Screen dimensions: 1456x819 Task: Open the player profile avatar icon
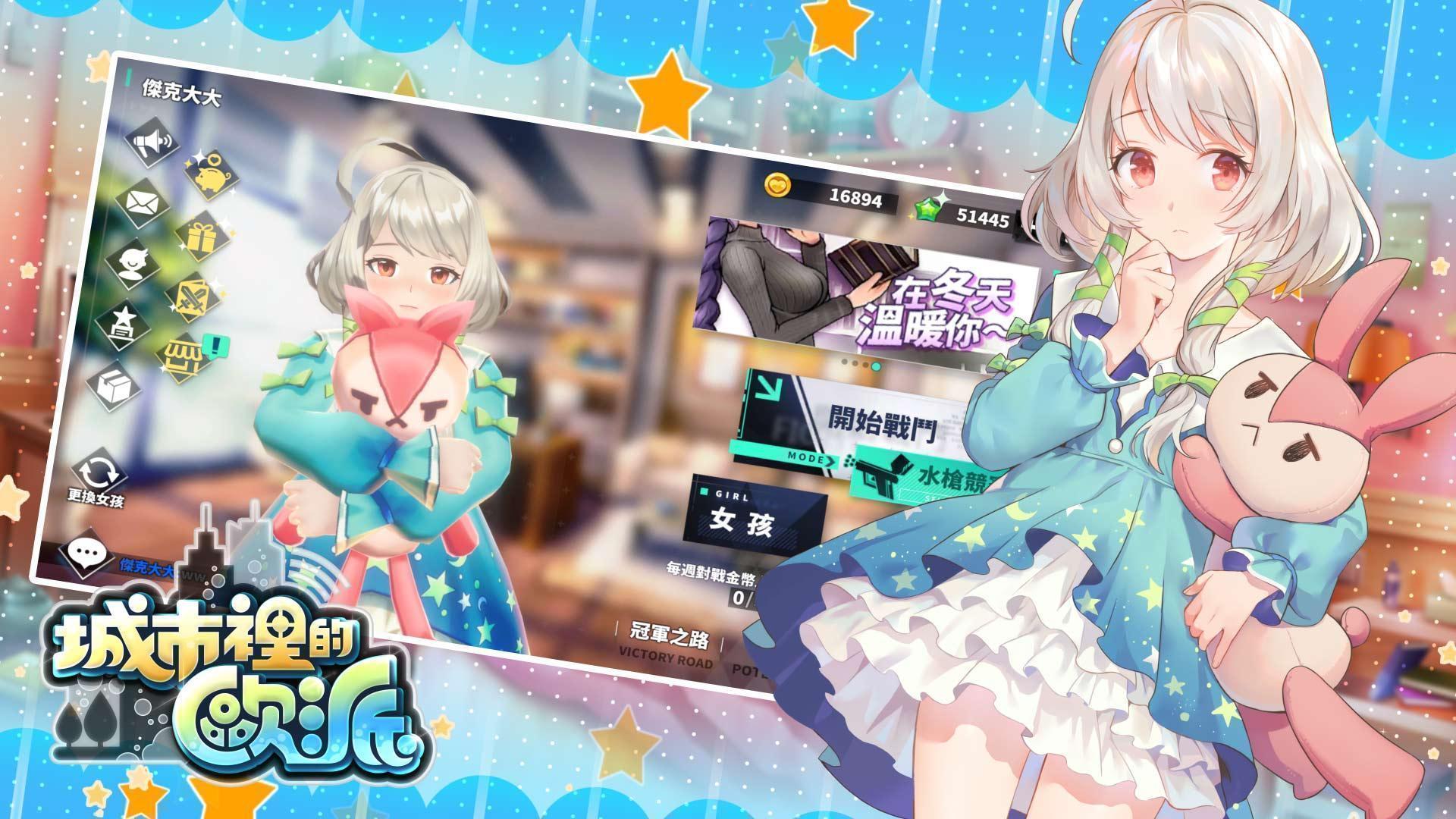point(135,262)
